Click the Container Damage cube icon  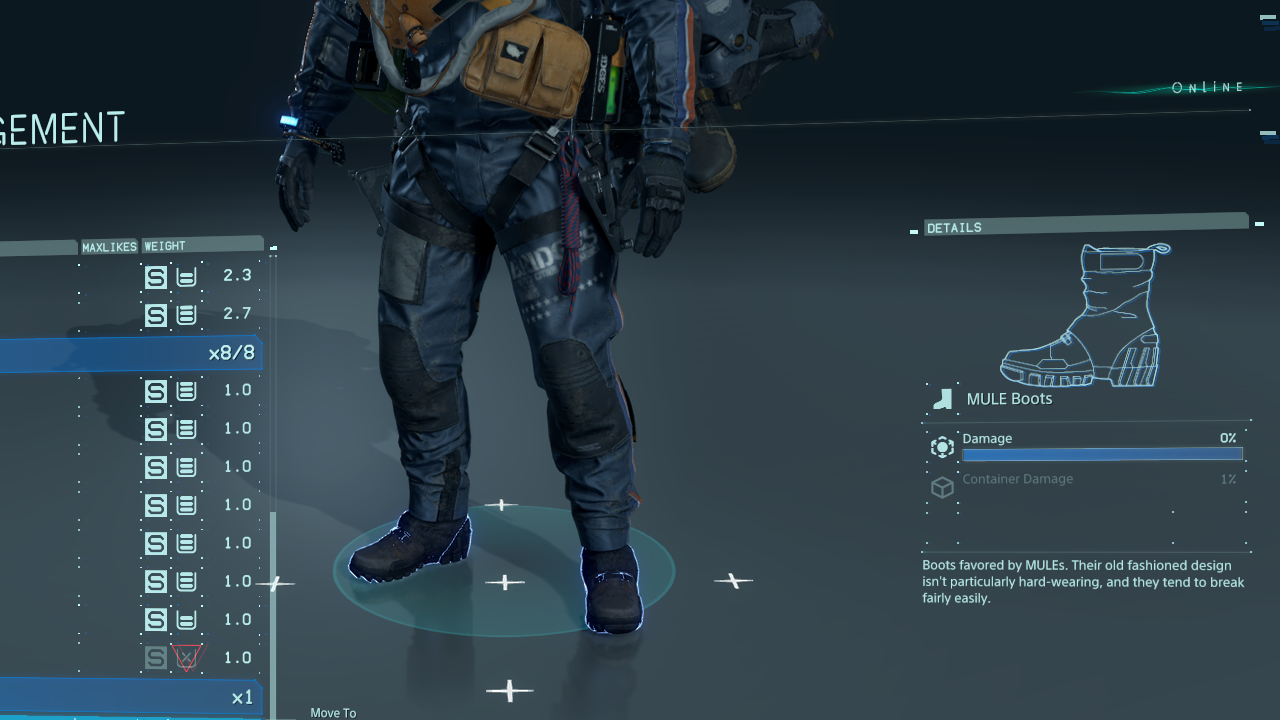pyautogui.click(x=941, y=488)
